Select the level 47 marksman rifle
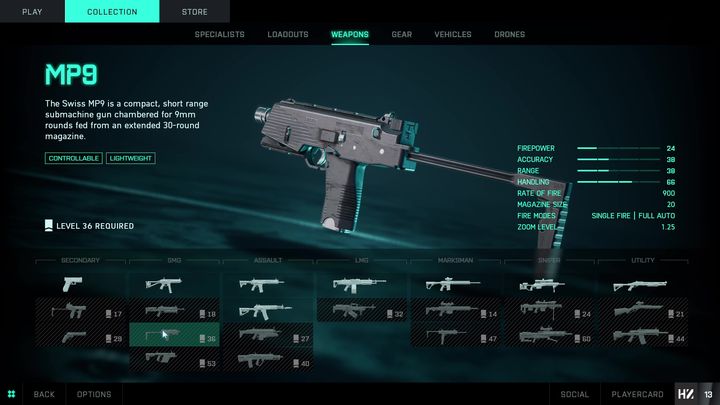The image size is (720, 405). [455, 337]
